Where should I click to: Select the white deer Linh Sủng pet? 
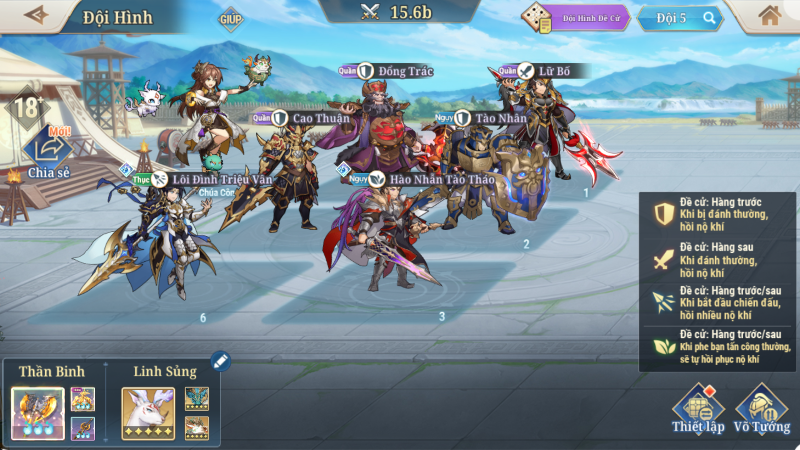pyautogui.click(x=148, y=413)
